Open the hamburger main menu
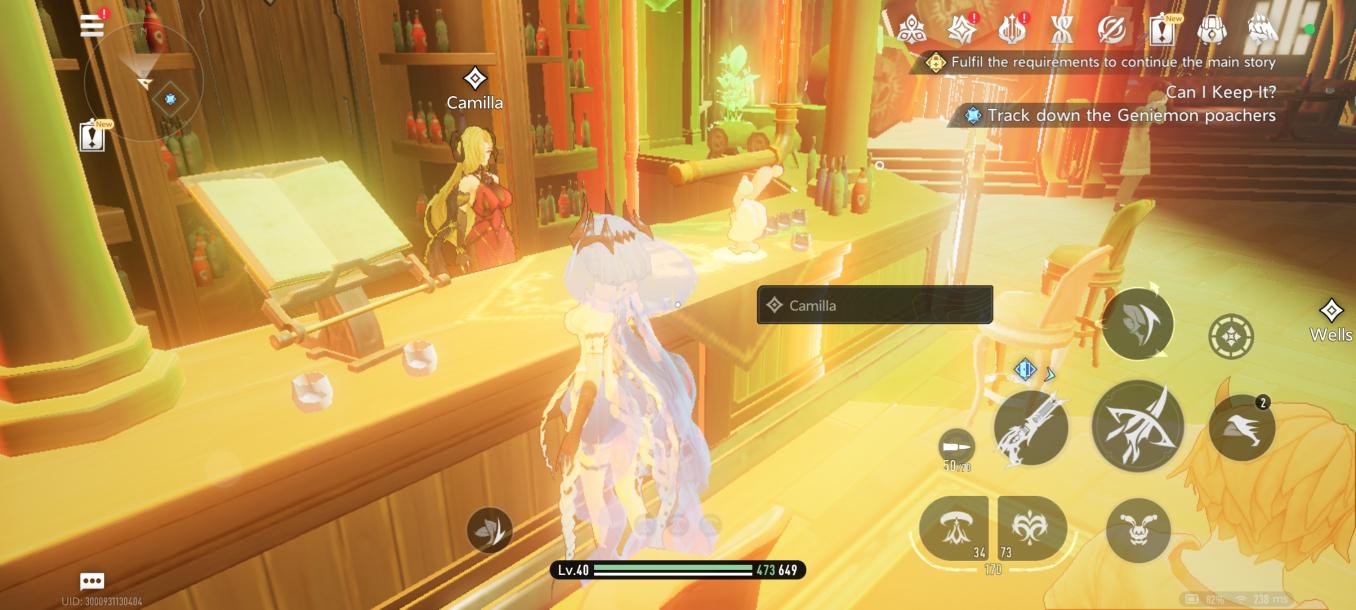The height and width of the screenshot is (610, 1356). pyautogui.click(x=92, y=26)
